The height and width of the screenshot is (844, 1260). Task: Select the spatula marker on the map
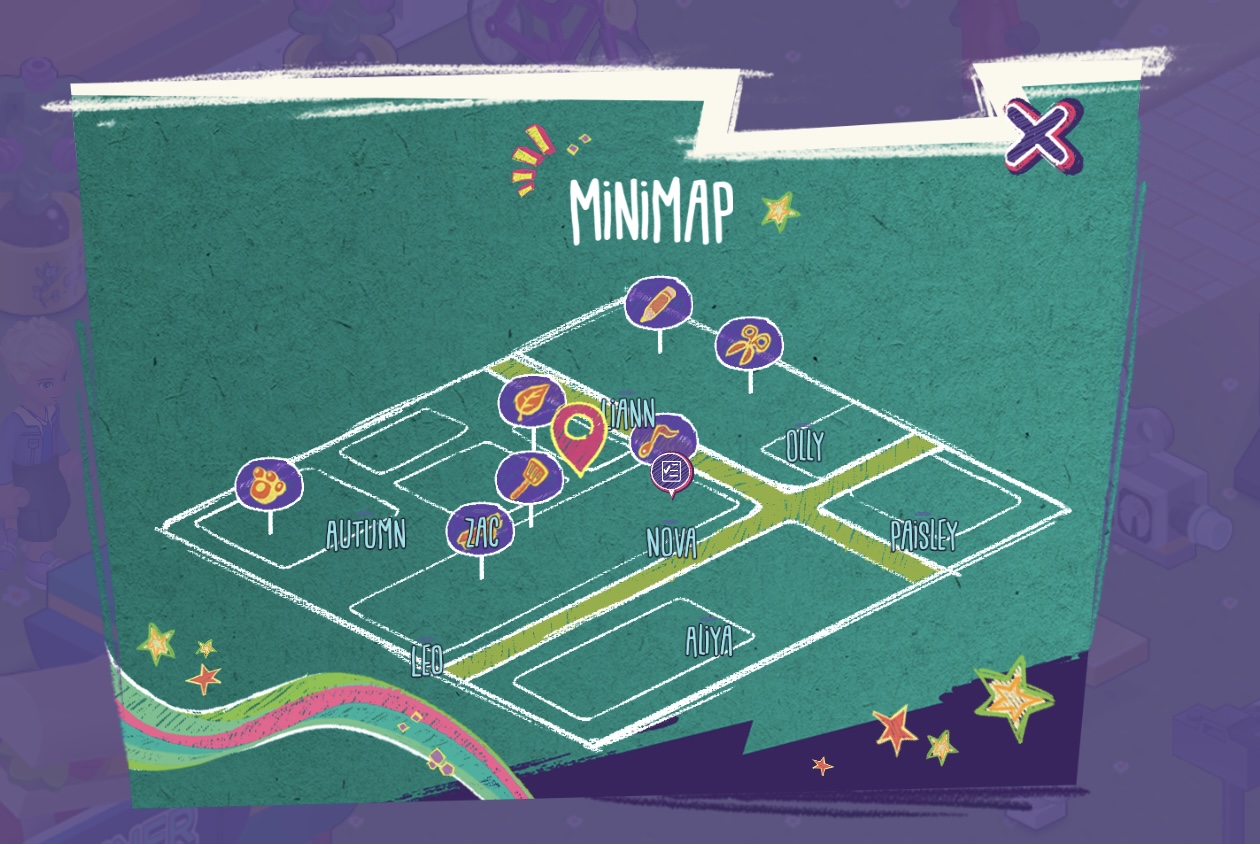[x=528, y=476]
